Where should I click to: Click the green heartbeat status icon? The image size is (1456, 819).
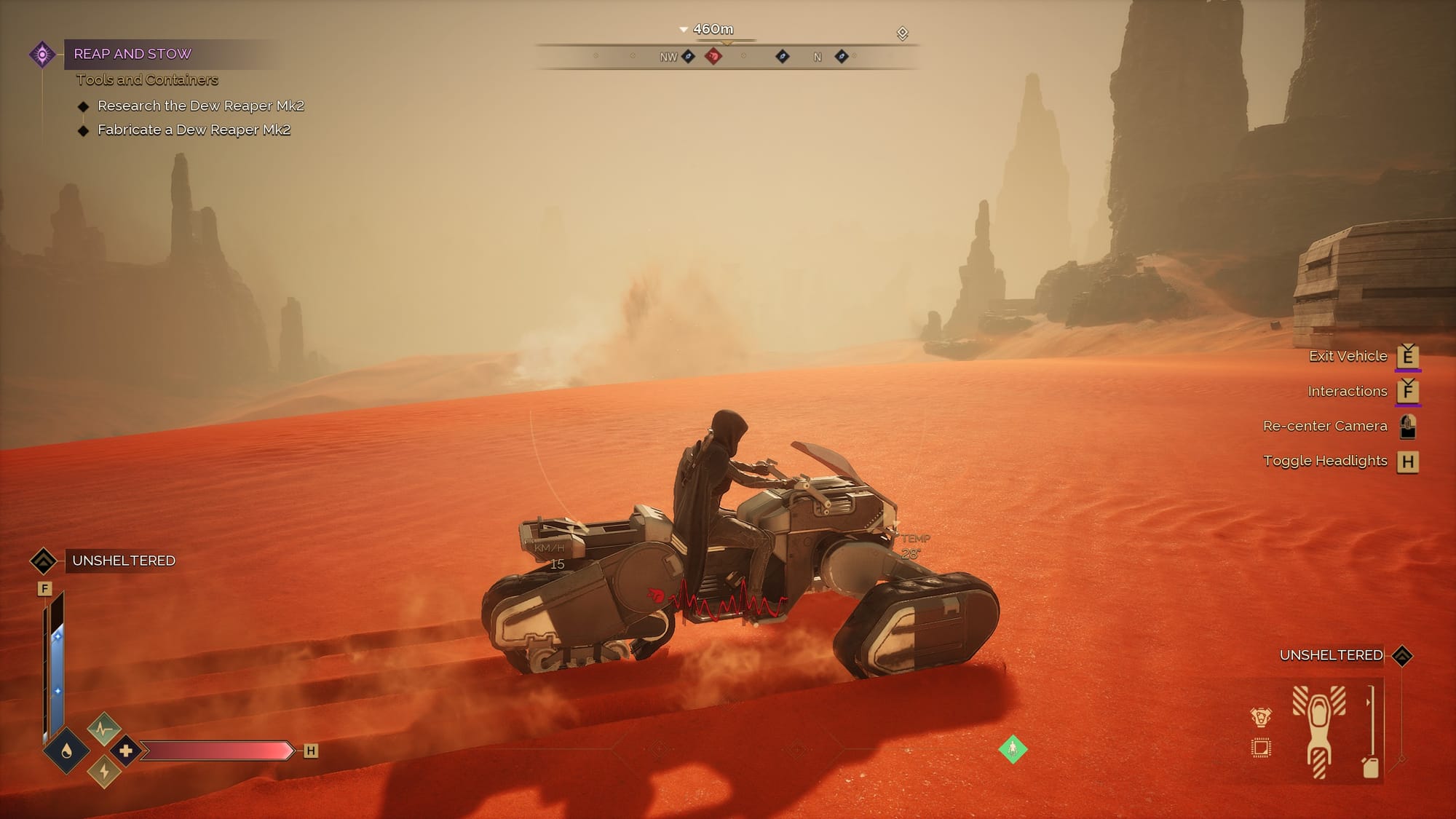coord(104,727)
